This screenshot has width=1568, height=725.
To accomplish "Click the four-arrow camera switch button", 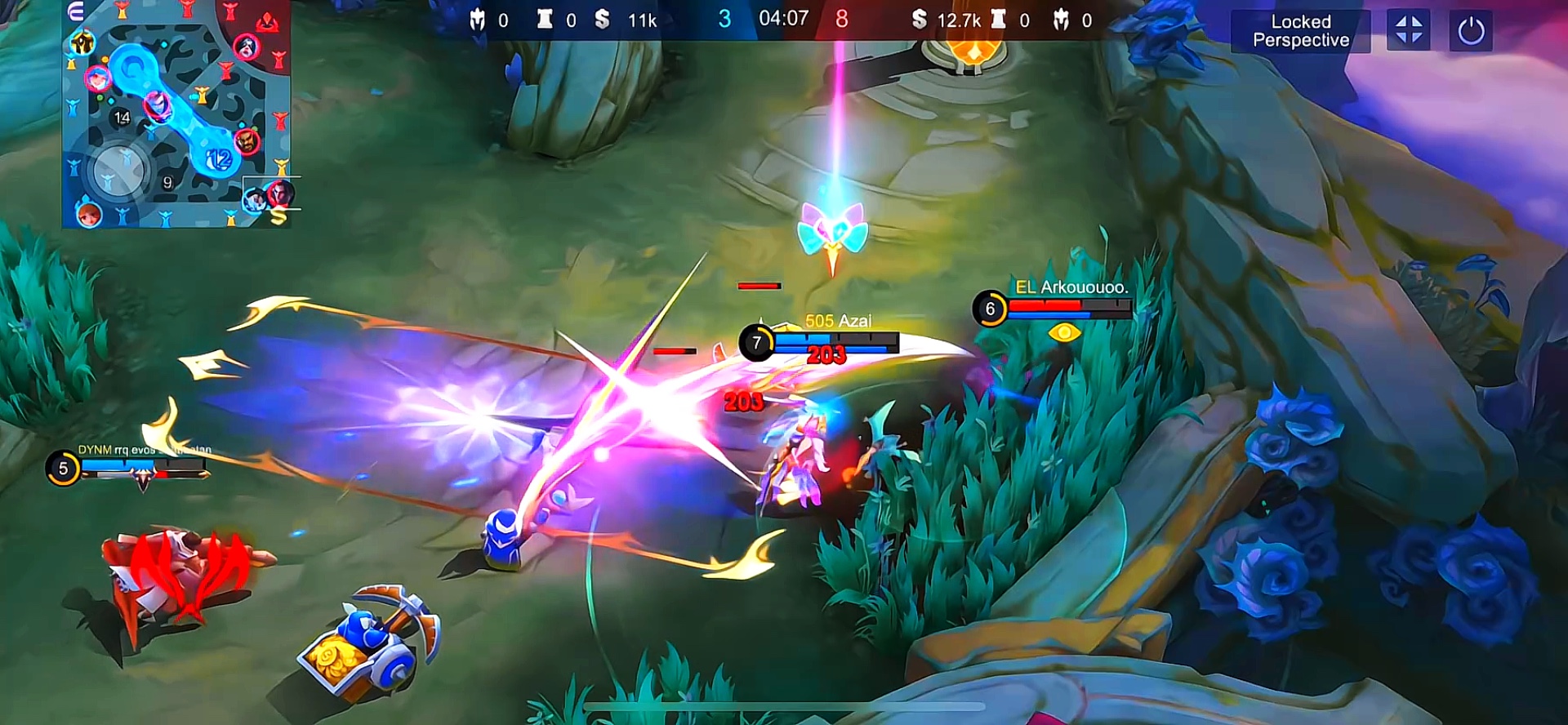I will tap(1408, 31).
